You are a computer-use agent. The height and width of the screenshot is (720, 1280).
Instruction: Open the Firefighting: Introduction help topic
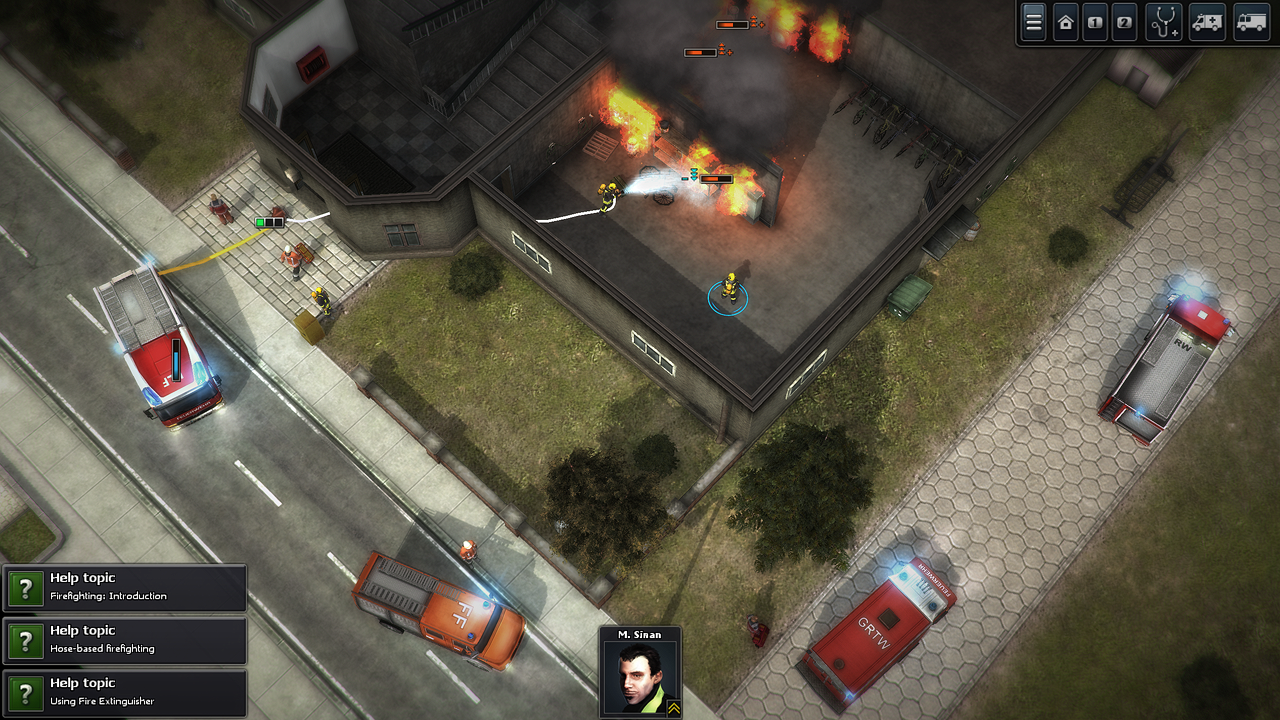pos(110,588)
